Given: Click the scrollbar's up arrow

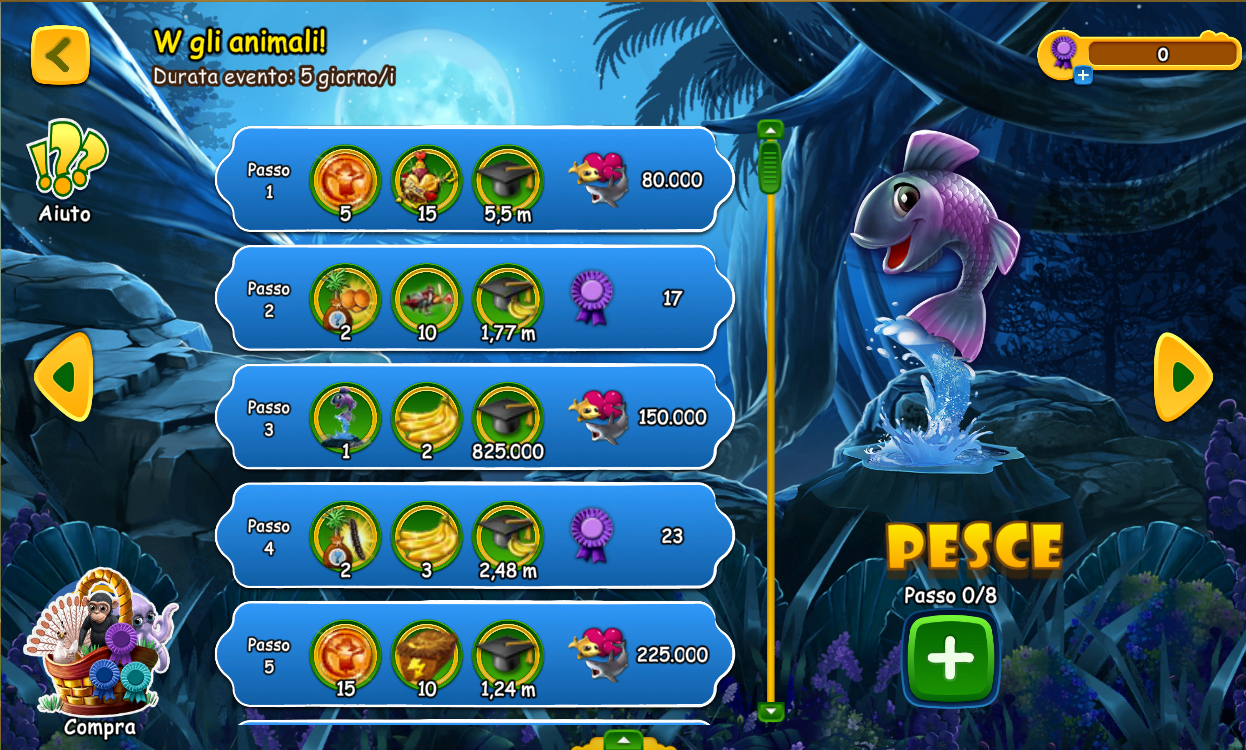Looking at the screenshot, I should coord(770,130).
